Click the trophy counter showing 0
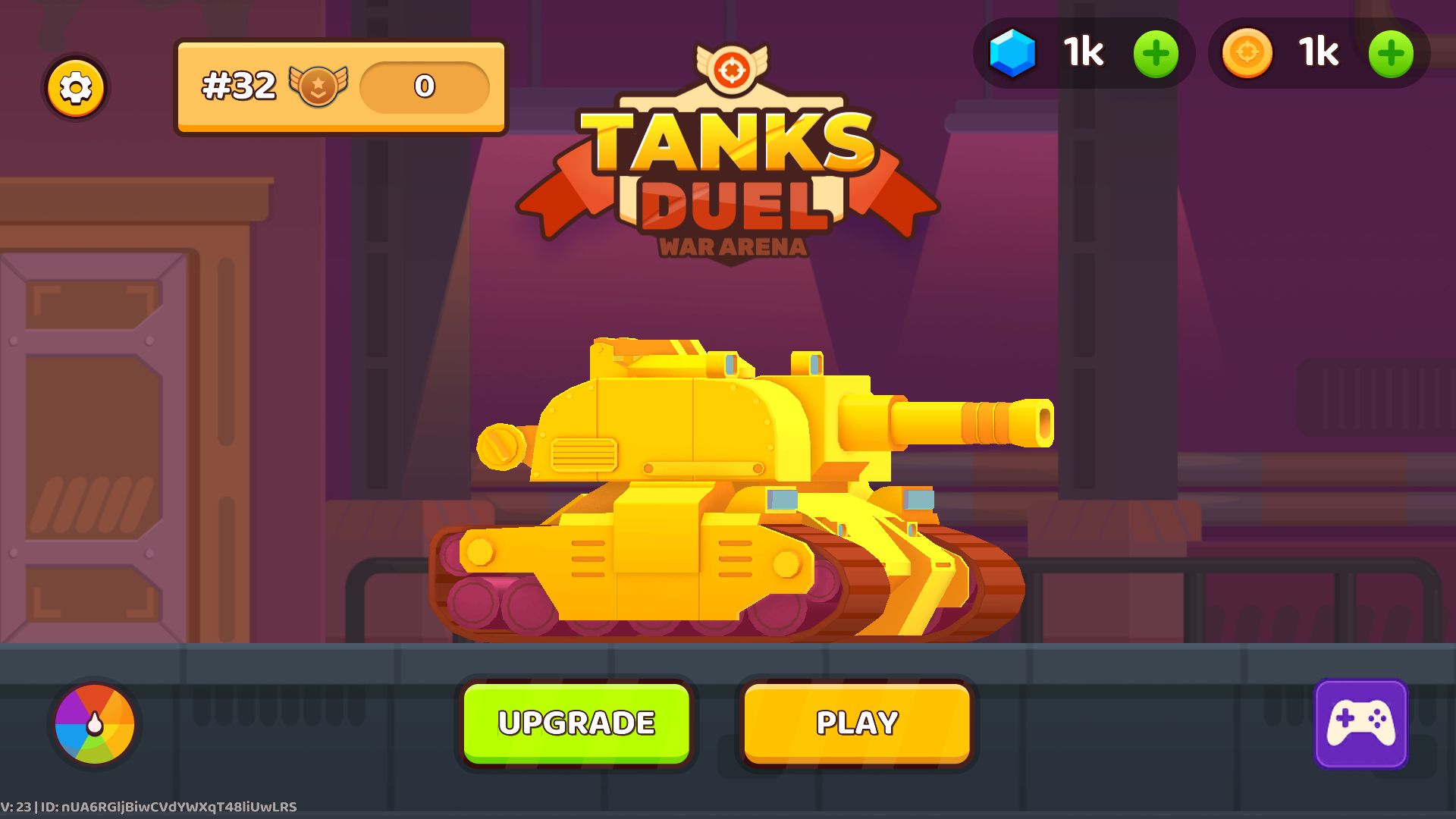The image size is (1456, 819). (425, 87)
